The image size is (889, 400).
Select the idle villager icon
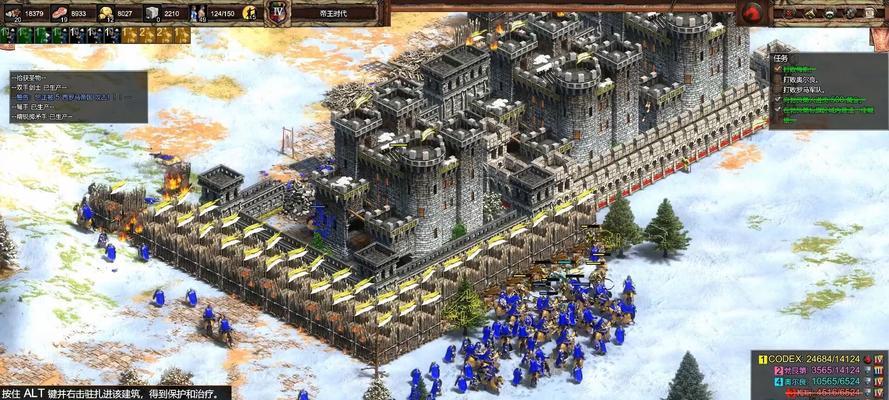pyautogui.click(x=250, y=13)
